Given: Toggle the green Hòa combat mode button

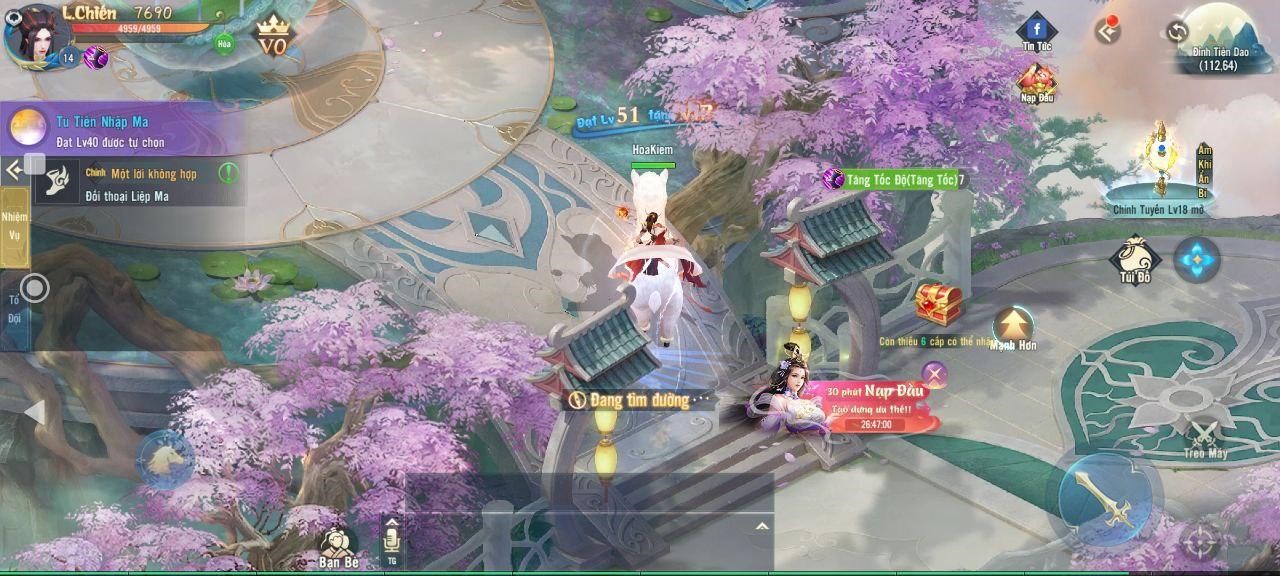Looking at the screenshot, I should (x=225, y=43).
